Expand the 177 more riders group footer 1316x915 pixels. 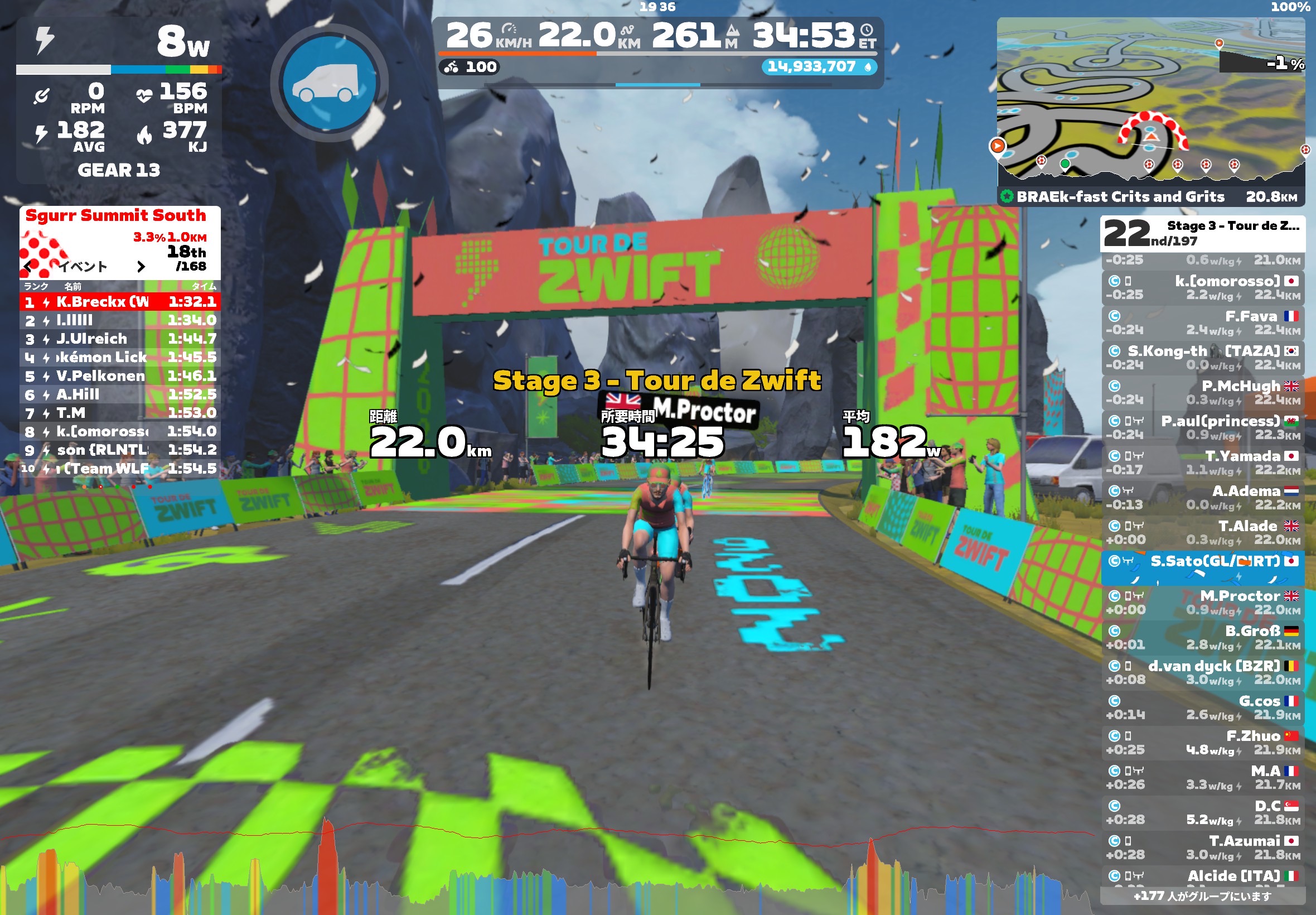click(1202, 895)
